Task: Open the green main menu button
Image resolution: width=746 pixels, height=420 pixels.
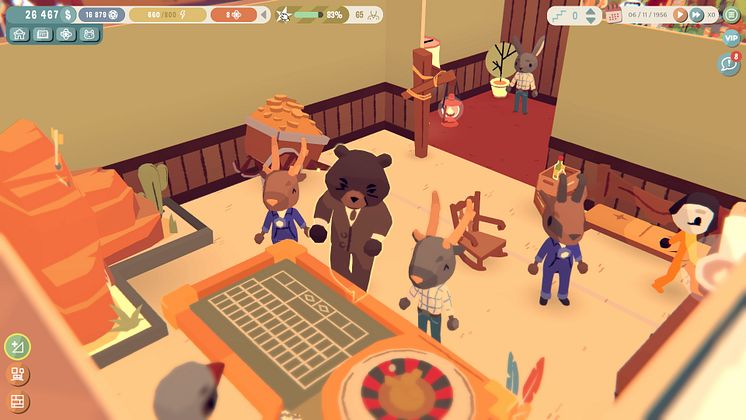Action: (x=731, y=15)
